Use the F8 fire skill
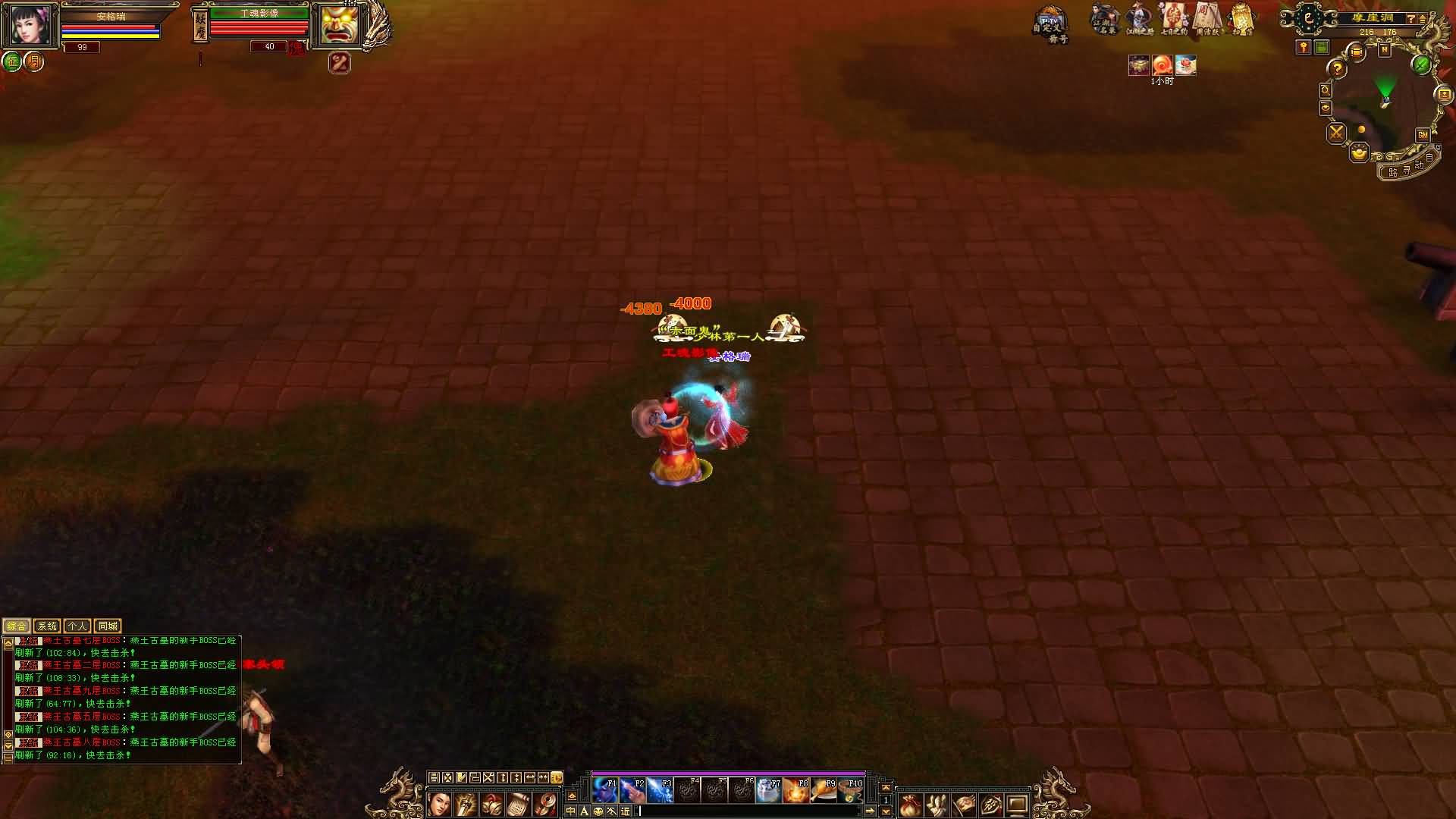 pyautogui.click(x=795, y=791)
